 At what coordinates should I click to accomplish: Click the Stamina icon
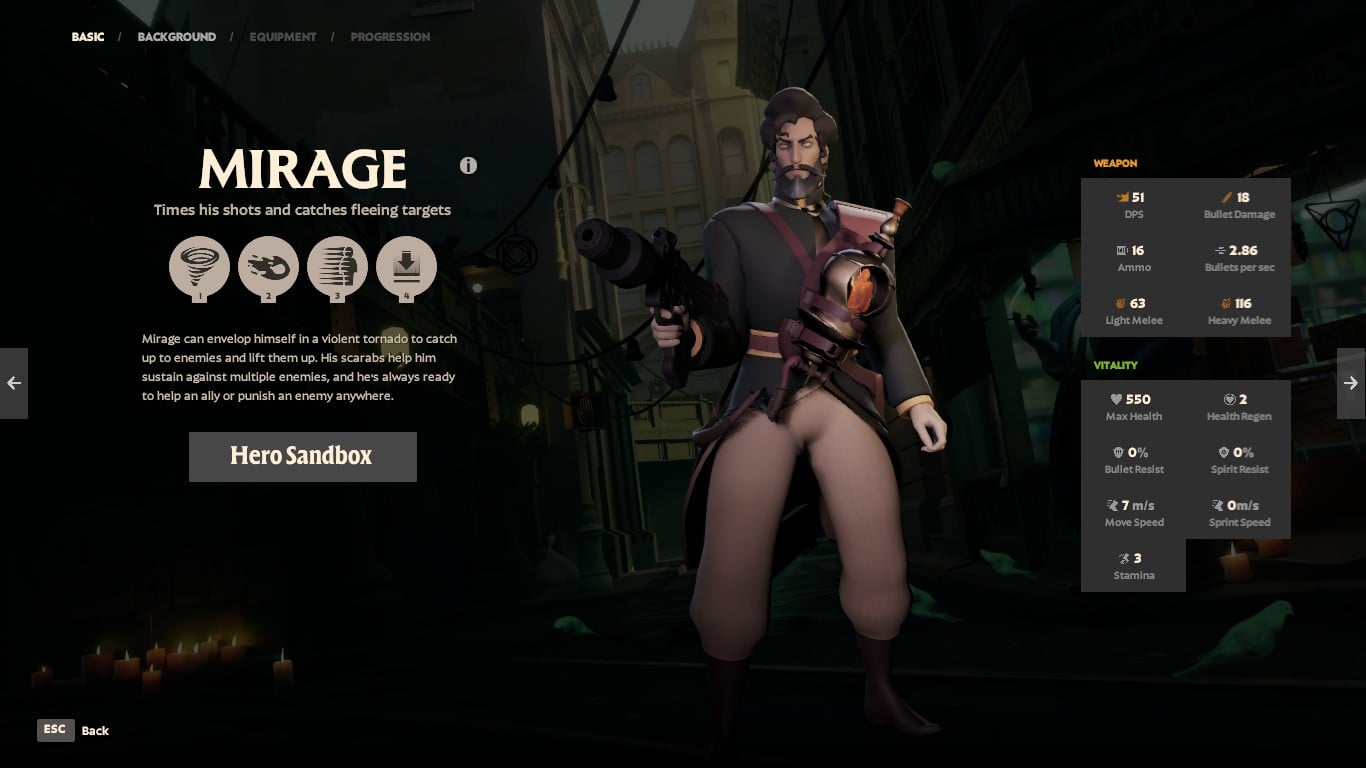pos(1125,558)
